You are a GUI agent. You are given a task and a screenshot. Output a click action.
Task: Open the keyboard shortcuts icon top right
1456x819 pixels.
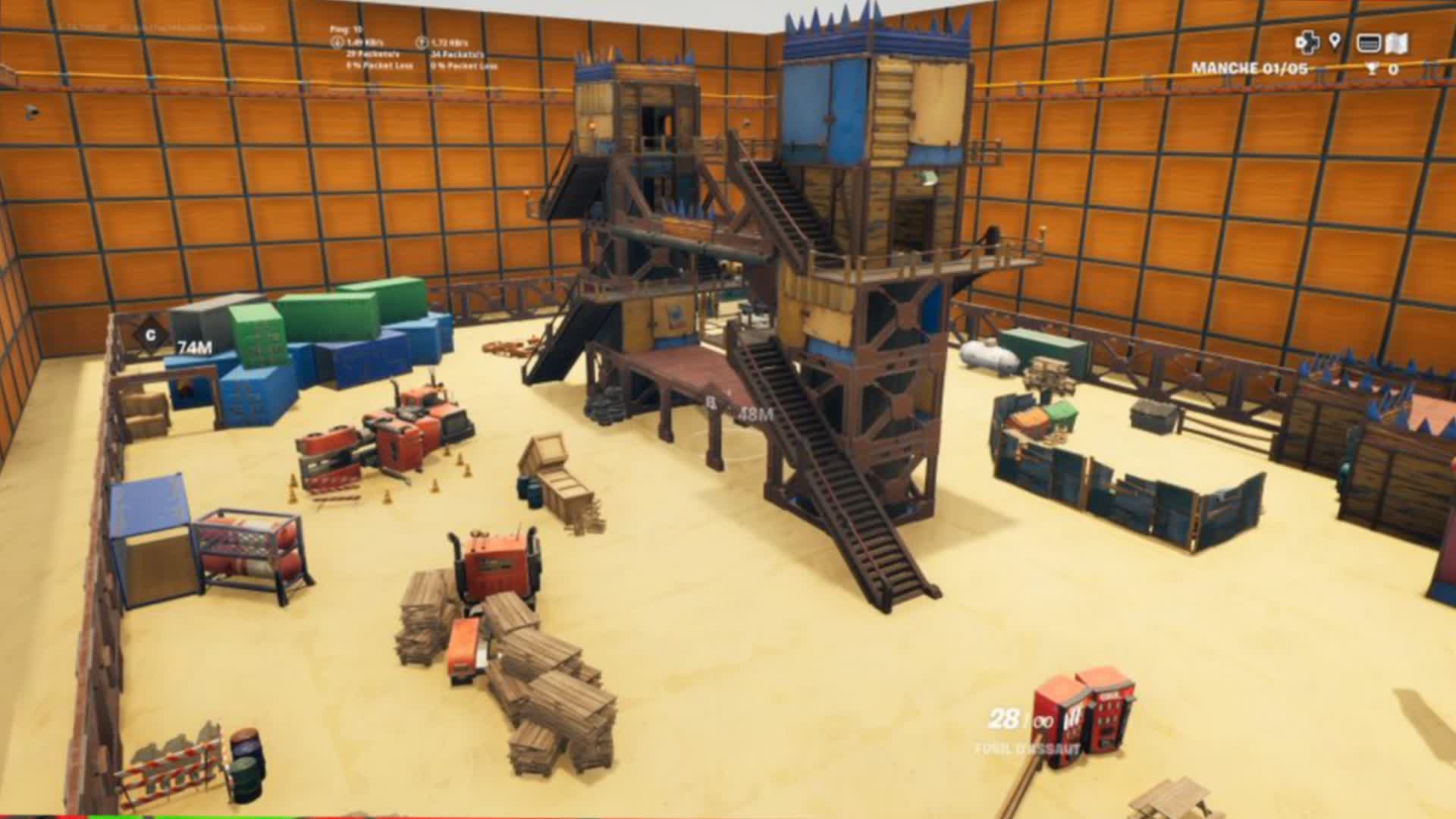(1370, 43)
